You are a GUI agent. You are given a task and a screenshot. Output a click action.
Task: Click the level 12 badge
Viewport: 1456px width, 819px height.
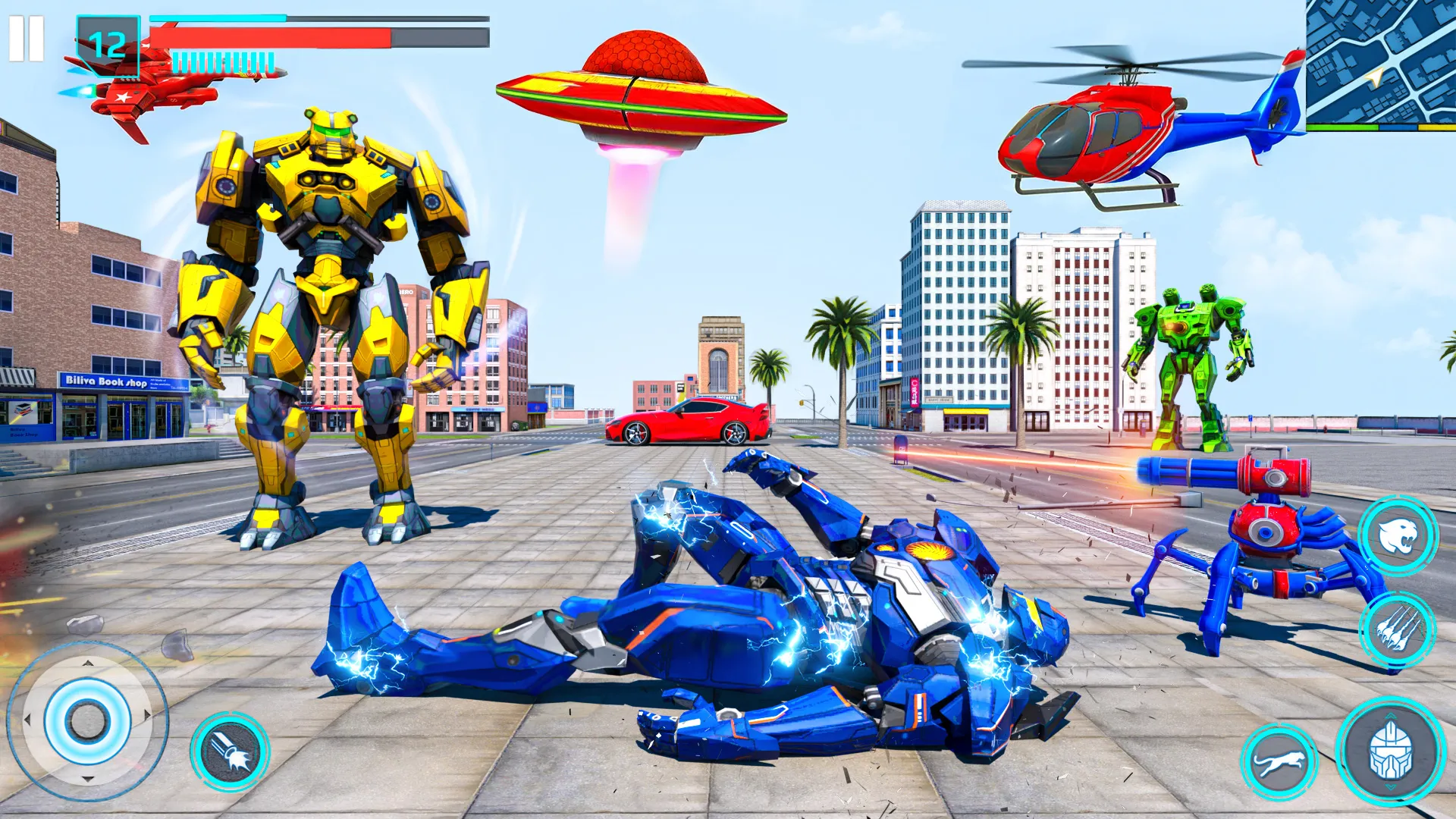[x=106, y=44]
